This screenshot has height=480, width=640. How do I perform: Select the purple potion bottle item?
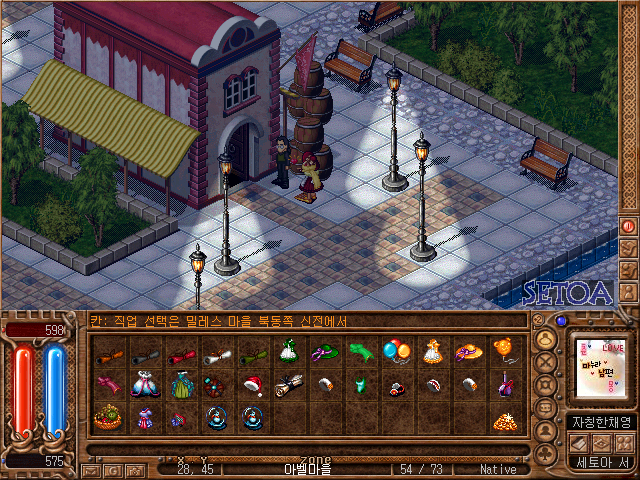[x=505, y=385]
